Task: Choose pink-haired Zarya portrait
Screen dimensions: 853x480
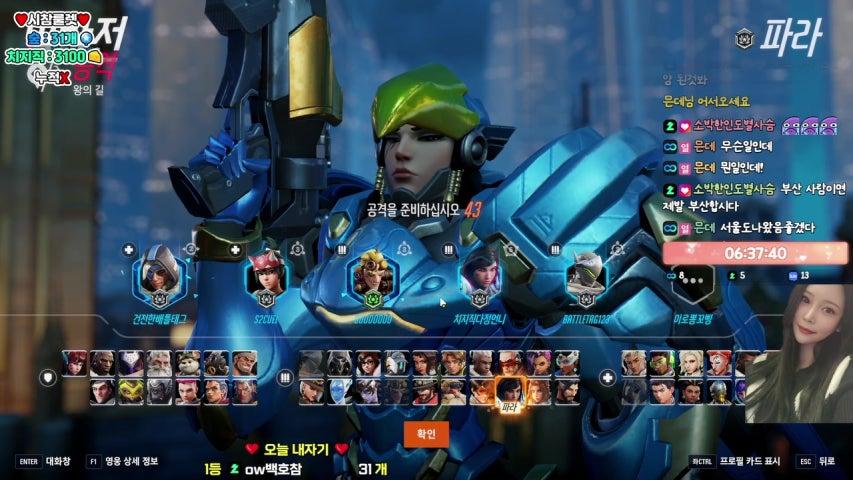Action: coord(188,391)
